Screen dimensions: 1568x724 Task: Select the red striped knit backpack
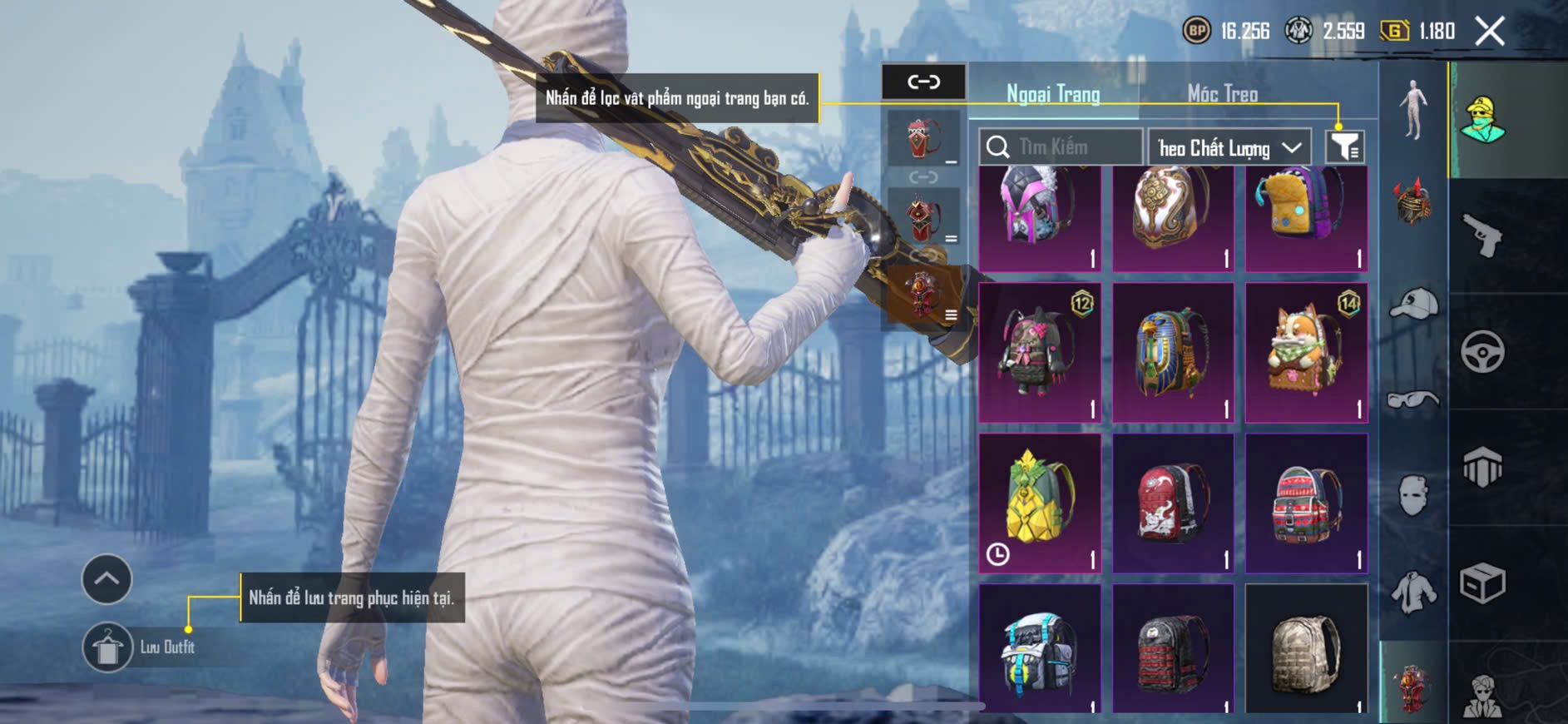click(1306, 503)
